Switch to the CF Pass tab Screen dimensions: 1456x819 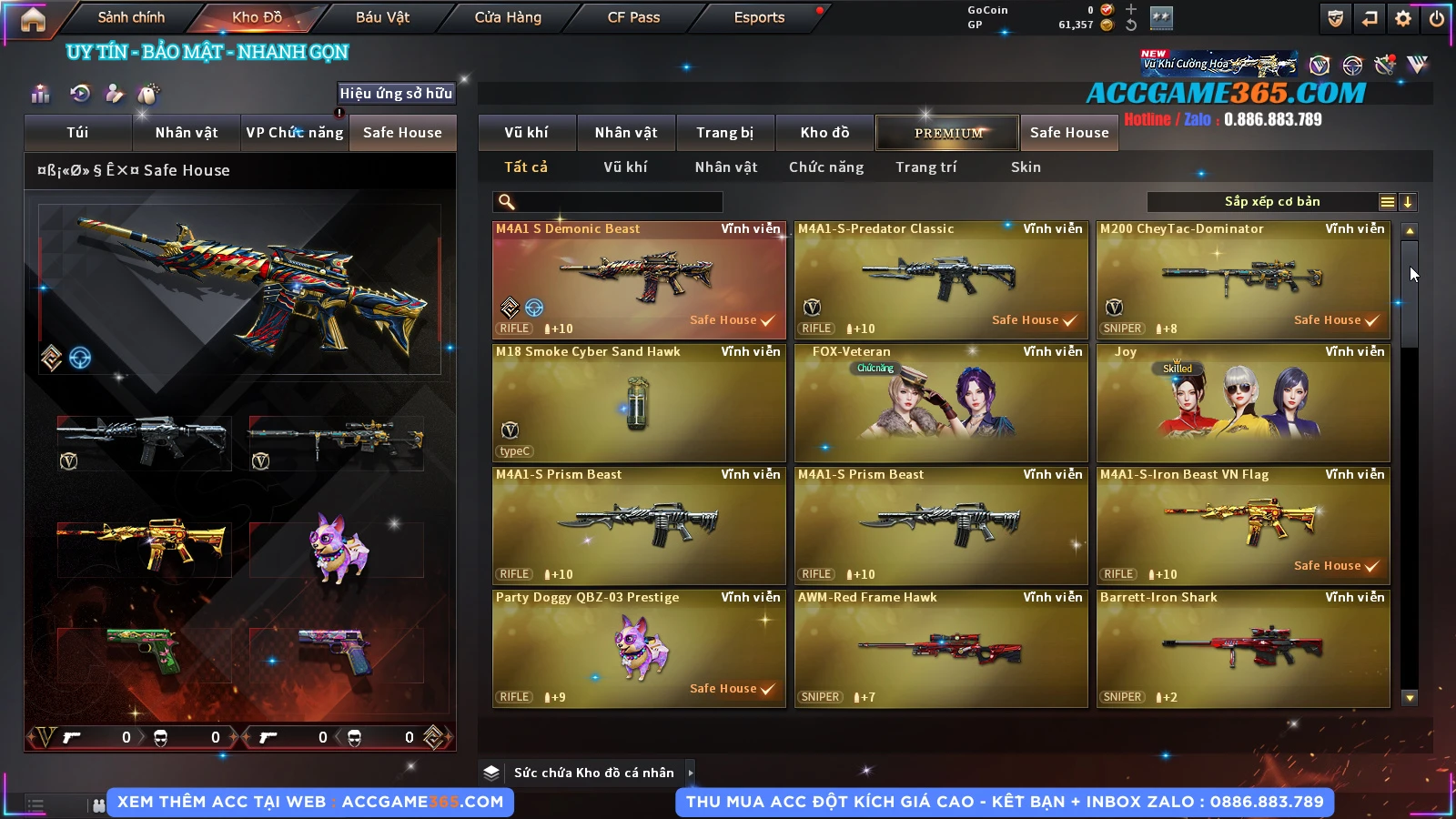(x=633, y=17)
